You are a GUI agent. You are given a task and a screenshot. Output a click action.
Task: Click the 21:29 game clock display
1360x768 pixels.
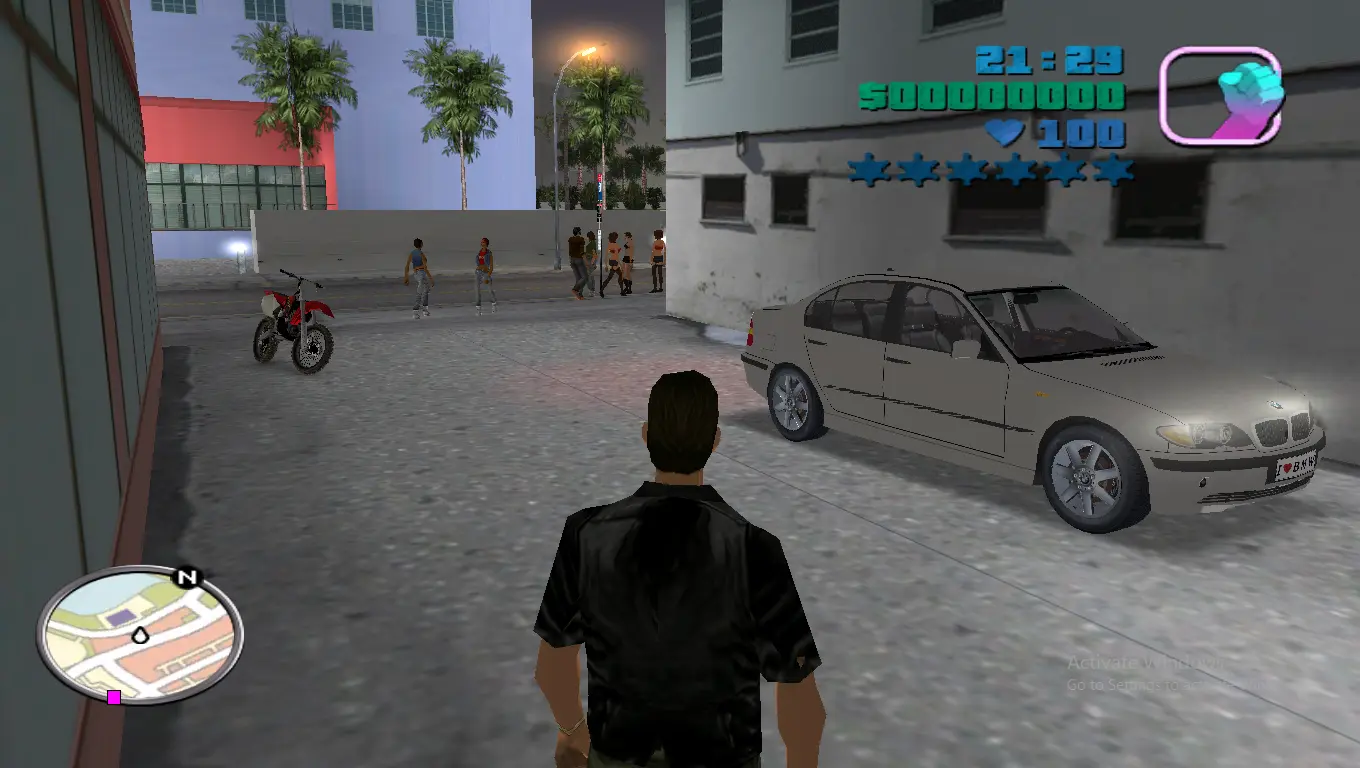pyautogui.click(x=1048, y=60)
